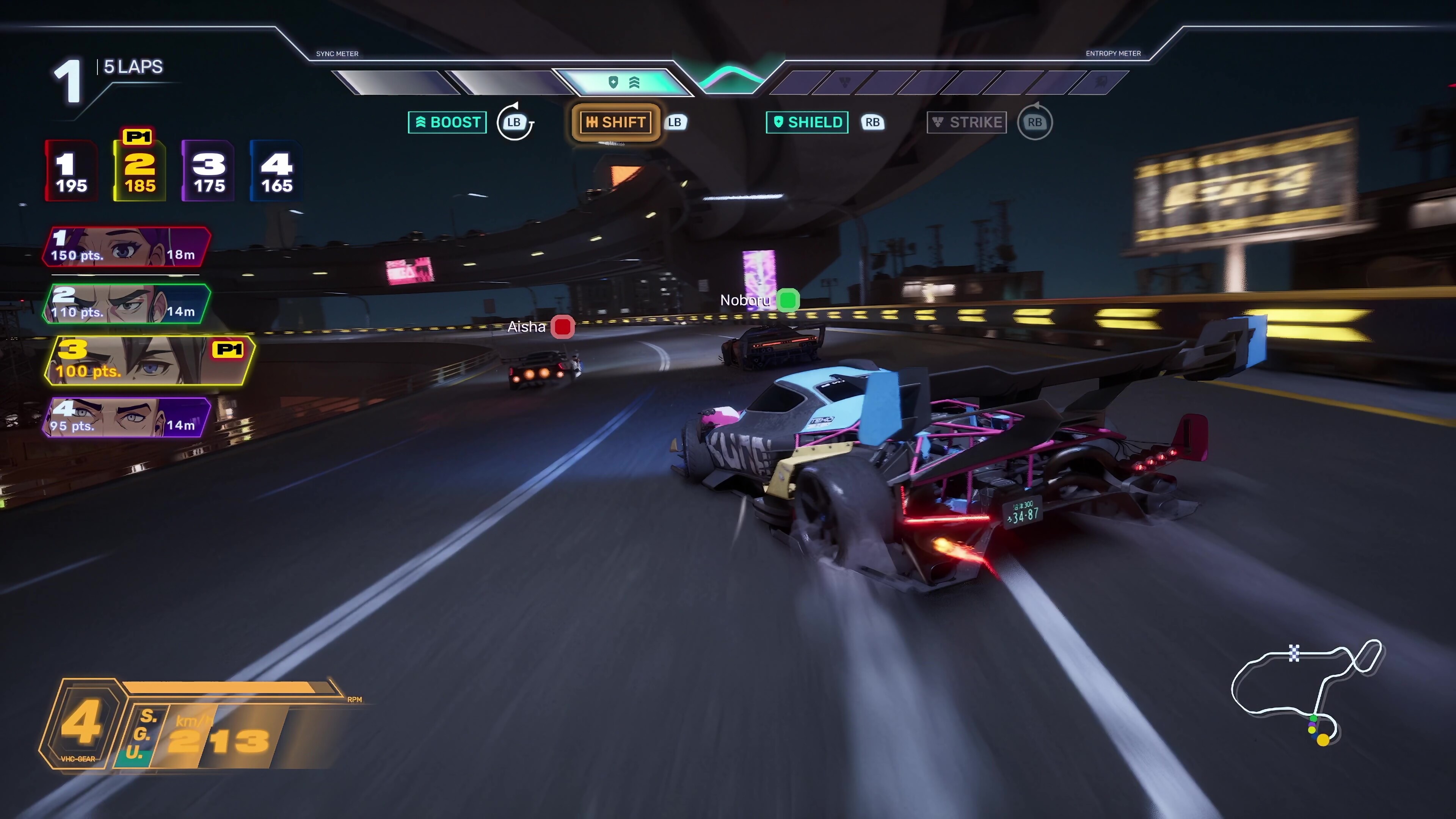Select the first place 150 pts racer card
The image size is (1456, 819).
coord(127,247)
